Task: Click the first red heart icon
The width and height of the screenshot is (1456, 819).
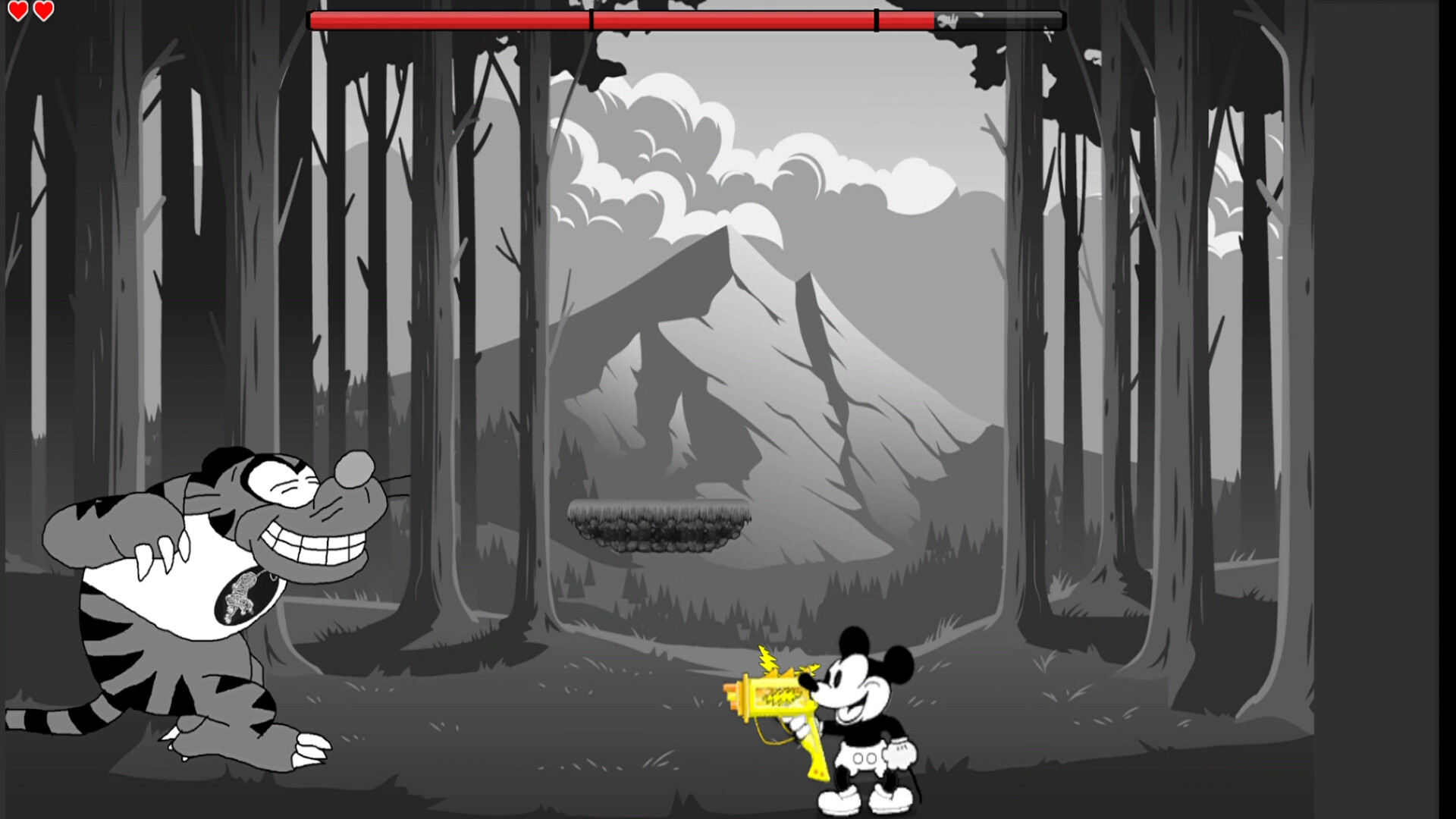Action: click(x=16, y=11)
